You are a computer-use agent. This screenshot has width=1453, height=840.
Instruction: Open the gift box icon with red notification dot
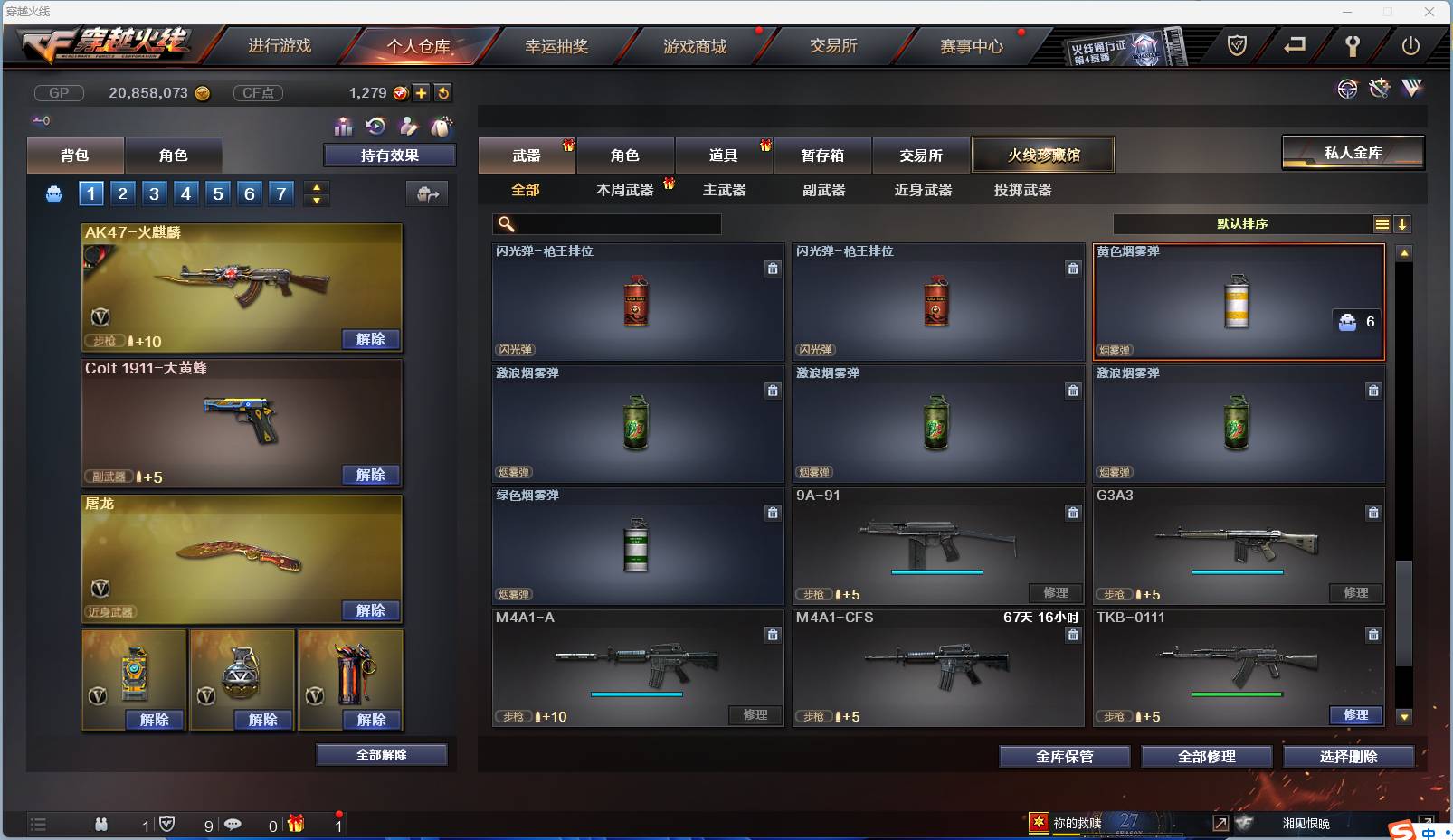tap(295, 824)
